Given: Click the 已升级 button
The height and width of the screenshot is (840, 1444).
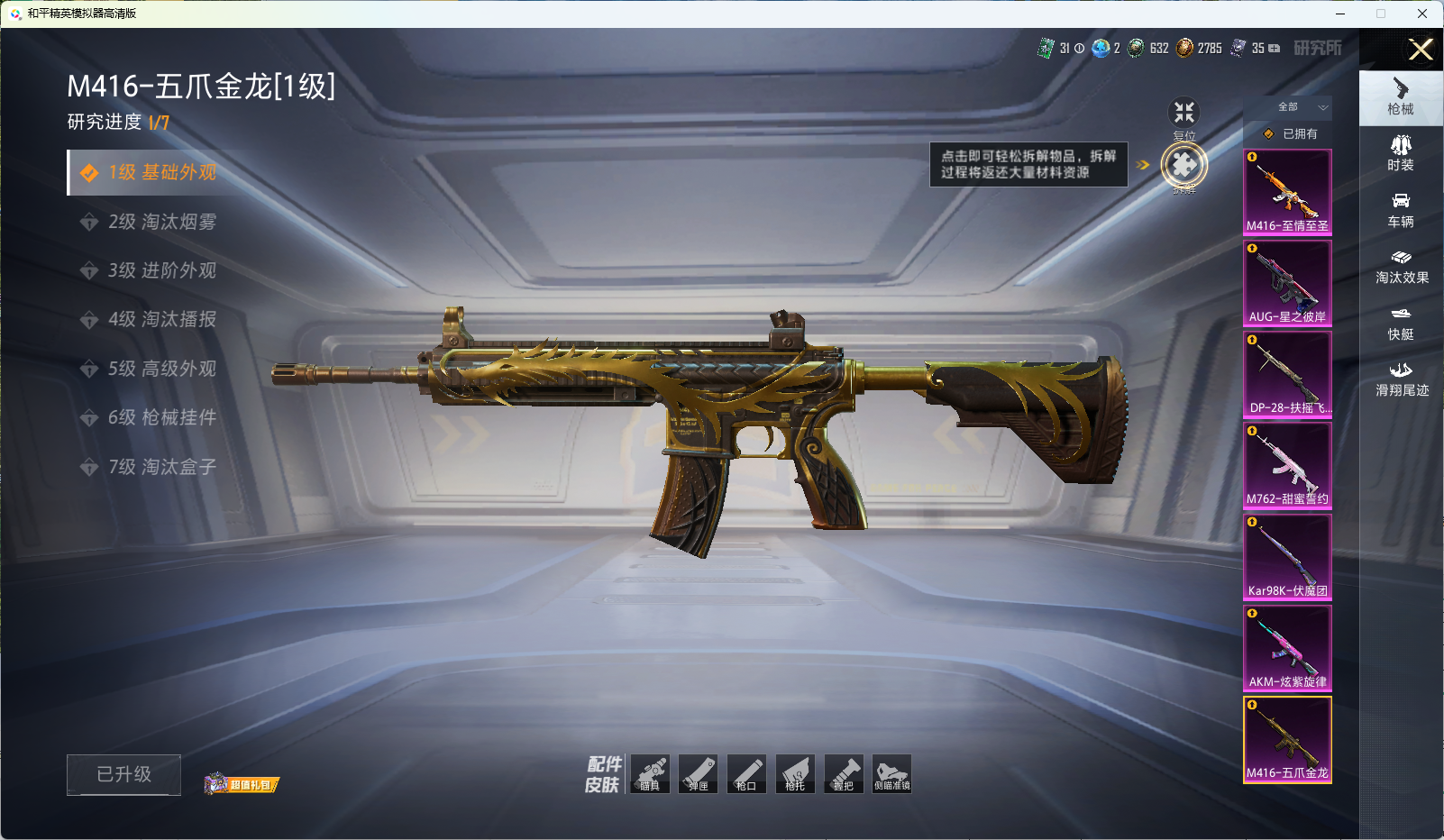Looking at the screenshot, I should 123,774.
